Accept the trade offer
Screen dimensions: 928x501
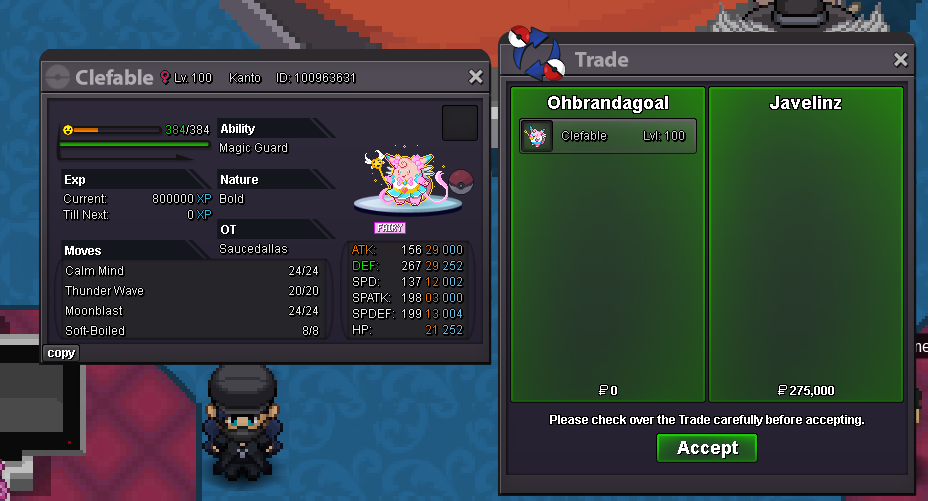pyautogui.click(x=706, y=448)
